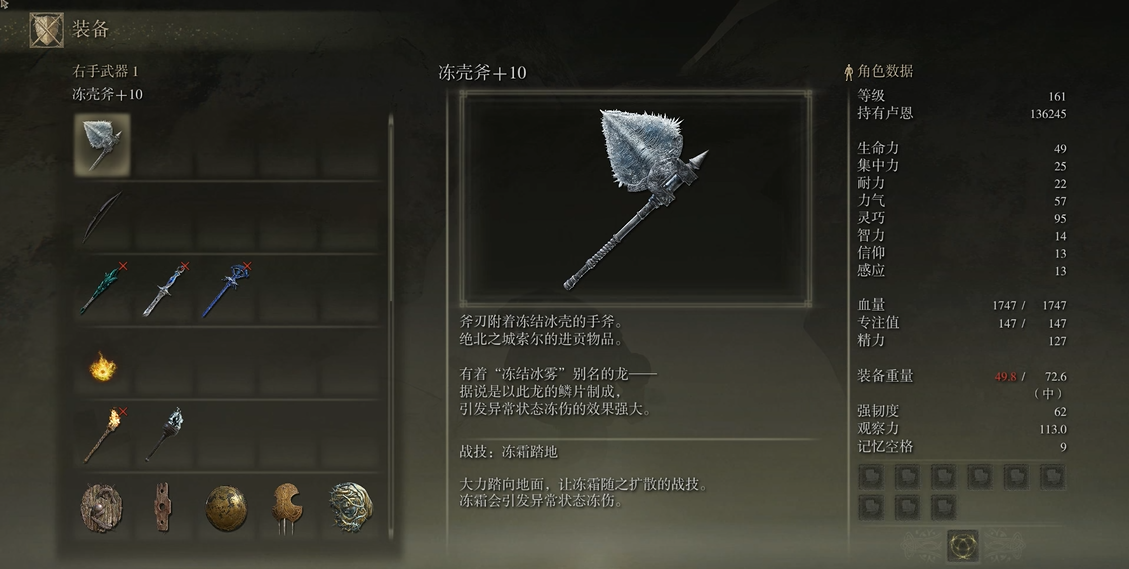Image resolution: width=1129 pixels, height=569 pixels.
Task: Choose the glowing flame item slot
Action: tap(101, 368)
